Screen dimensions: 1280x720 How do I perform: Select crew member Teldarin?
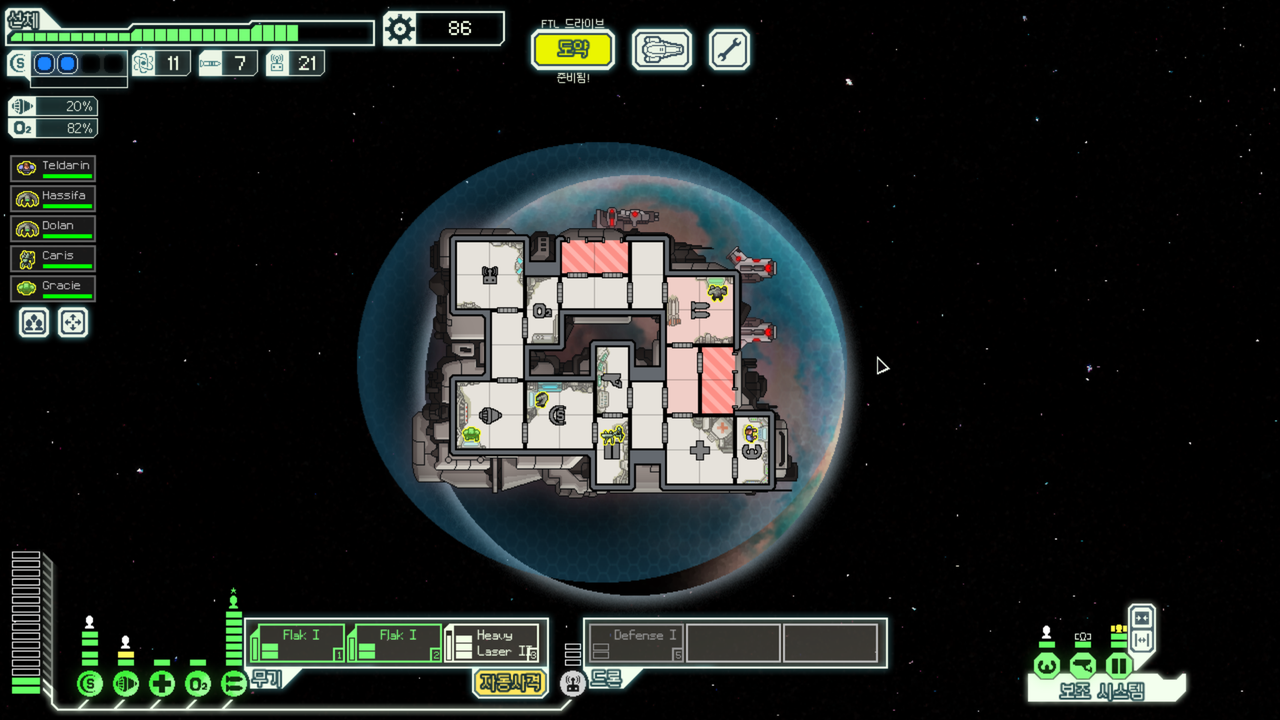point(53,168)
